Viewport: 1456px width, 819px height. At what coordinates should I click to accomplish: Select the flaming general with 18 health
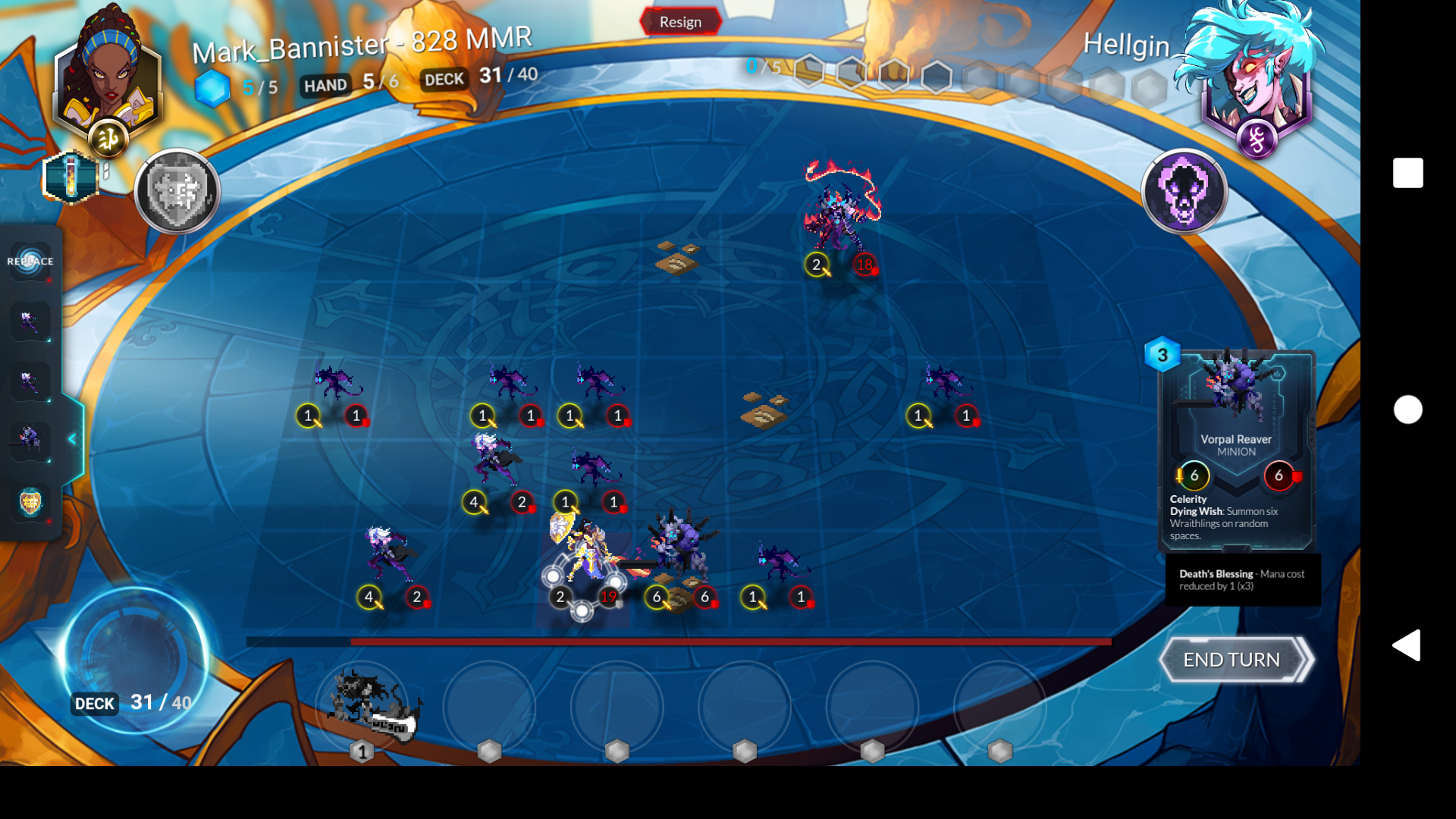838,212
